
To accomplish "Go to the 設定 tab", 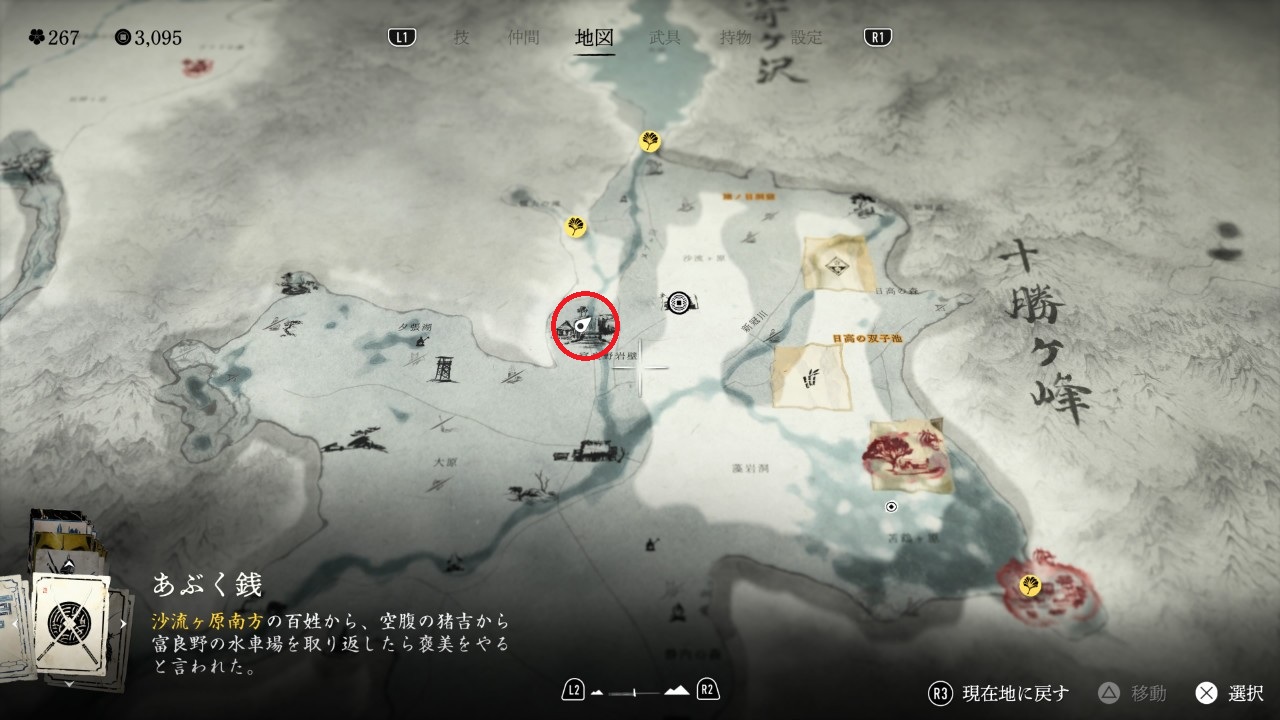I will point(807,38).
